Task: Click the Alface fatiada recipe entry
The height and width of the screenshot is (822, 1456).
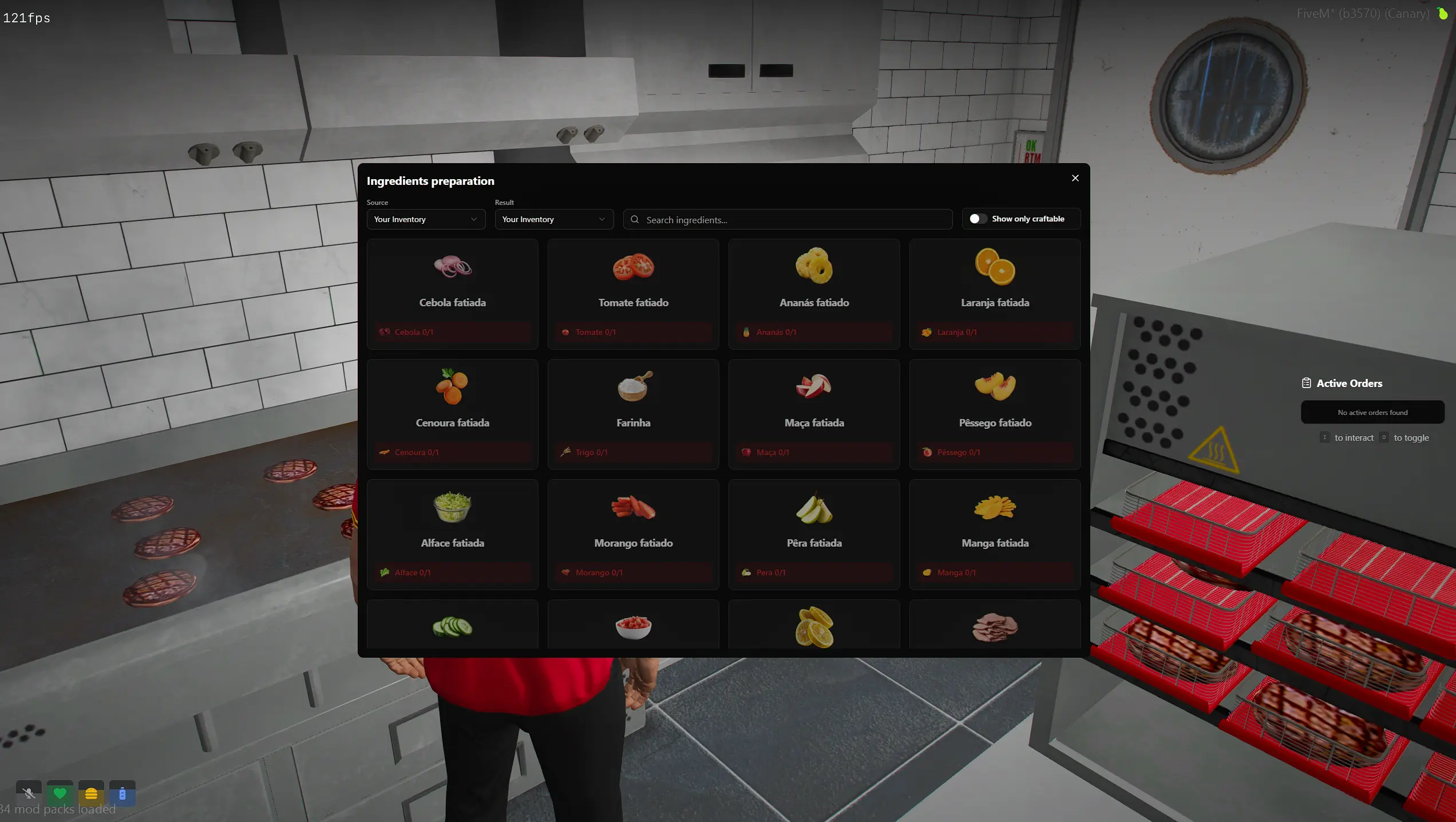Action: point(452,533)
